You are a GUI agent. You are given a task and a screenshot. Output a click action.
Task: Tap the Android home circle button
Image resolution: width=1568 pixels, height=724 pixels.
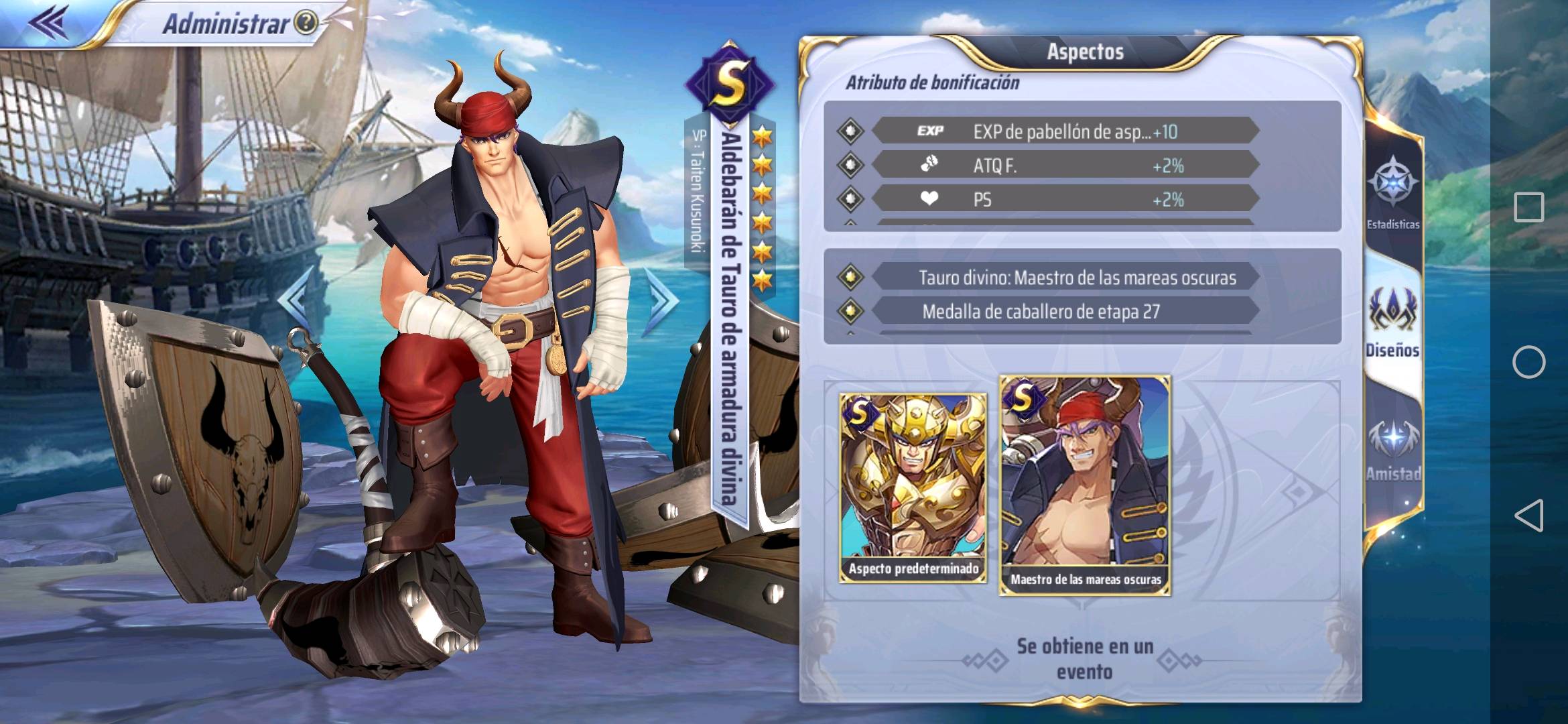(x=1528, y=363)
